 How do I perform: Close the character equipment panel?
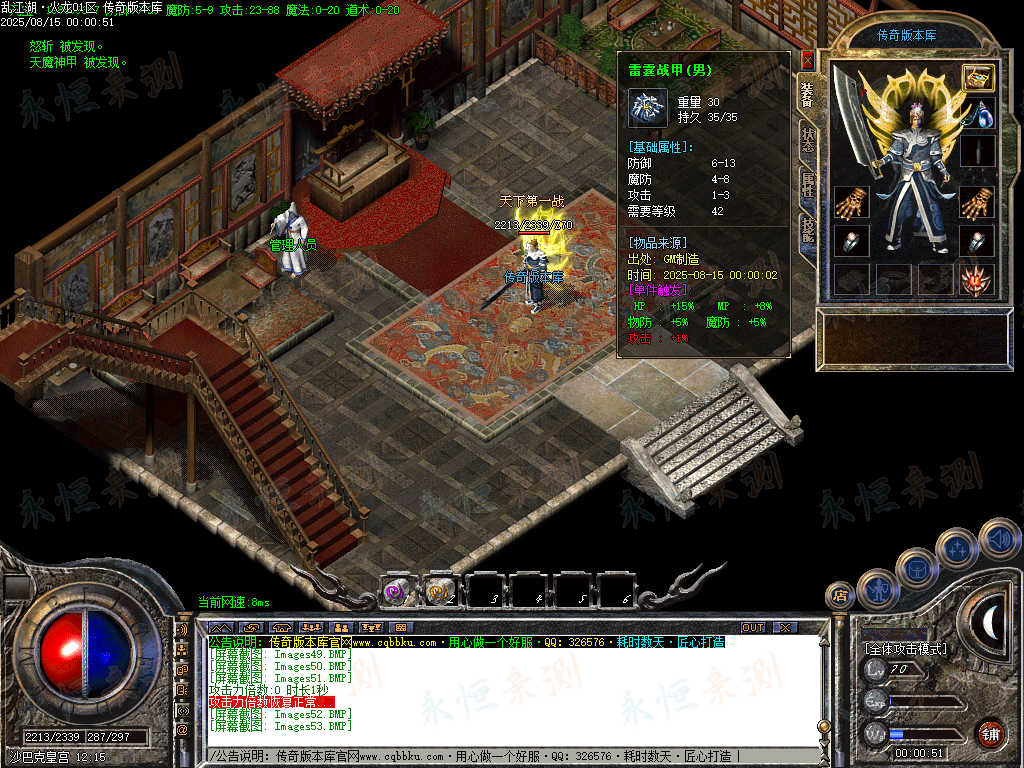point(808,60)
